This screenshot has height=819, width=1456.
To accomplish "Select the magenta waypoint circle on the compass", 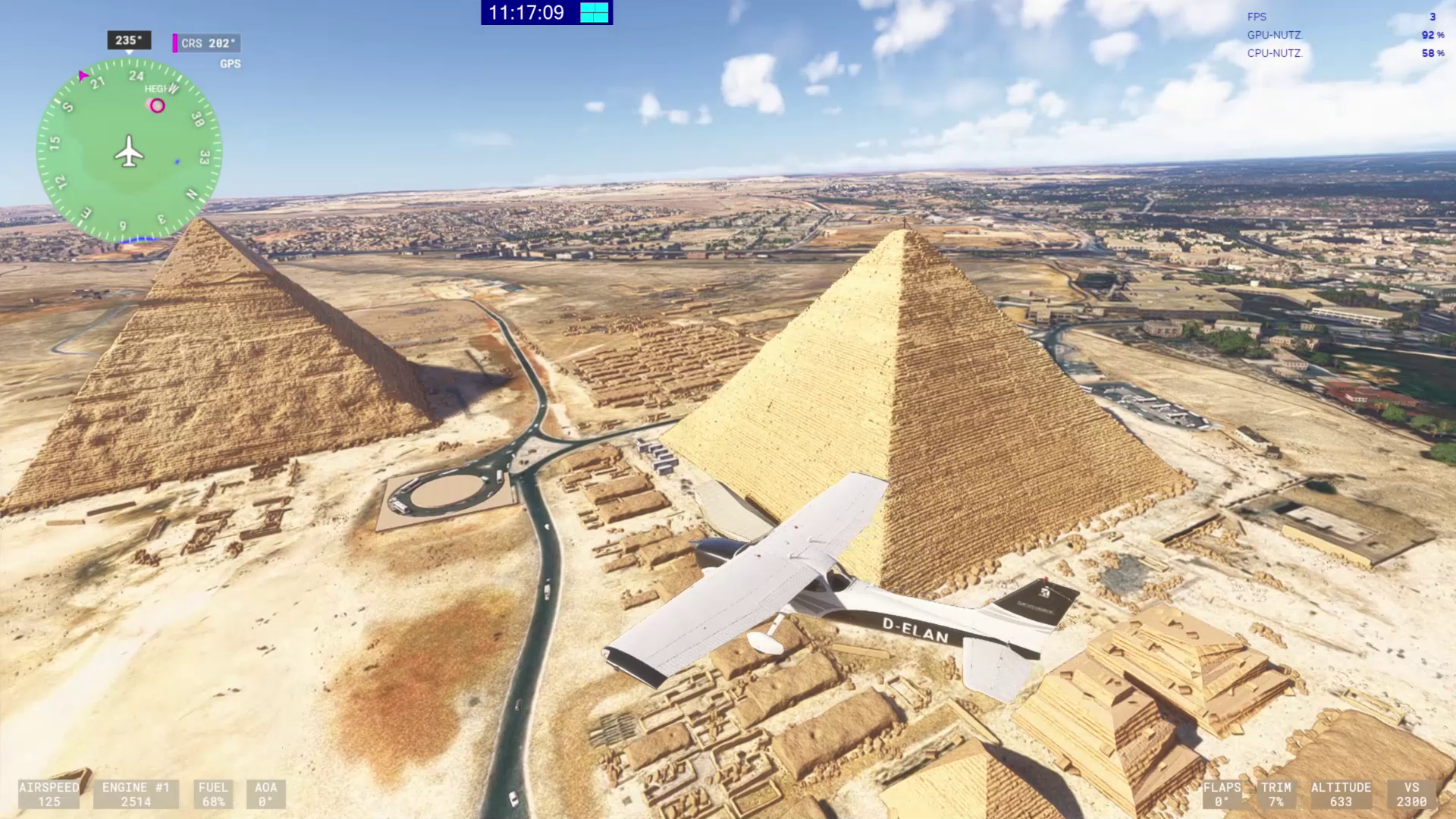I will [x=157, y=106].
